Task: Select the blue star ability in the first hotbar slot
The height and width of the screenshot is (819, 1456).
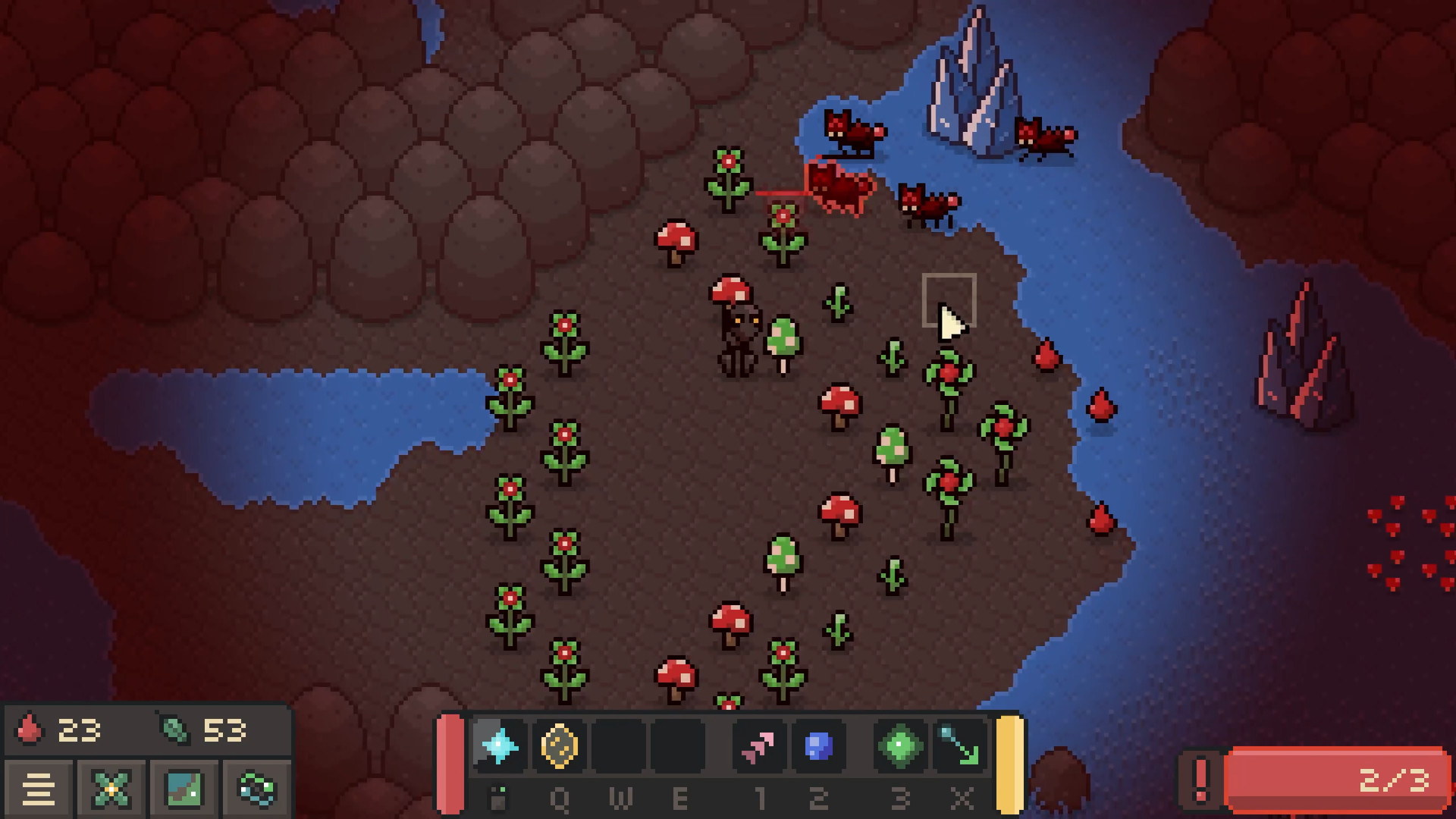Action: pos(498,747)
